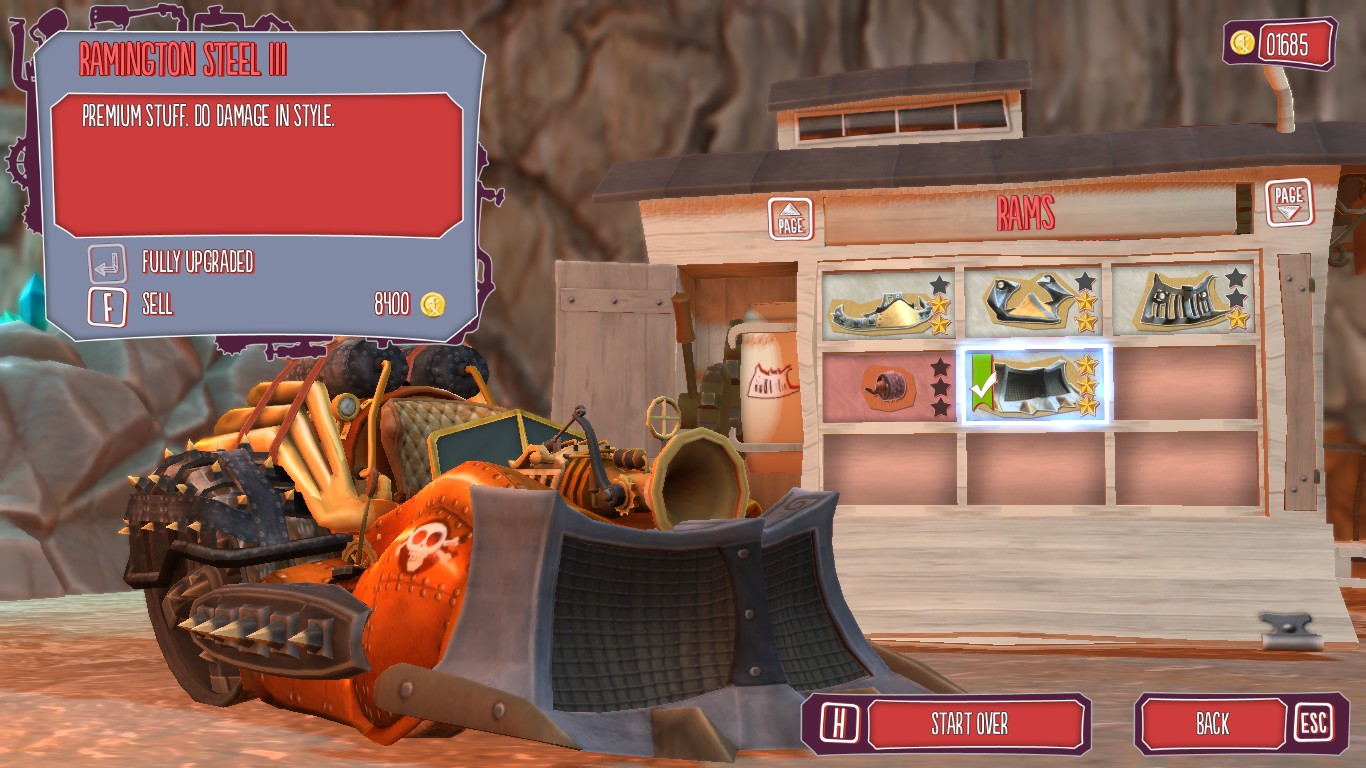The width and height of the screenshot is (1366, 768).
Task: Select the spiked ram with gold center plate
Action: [887, 303]
